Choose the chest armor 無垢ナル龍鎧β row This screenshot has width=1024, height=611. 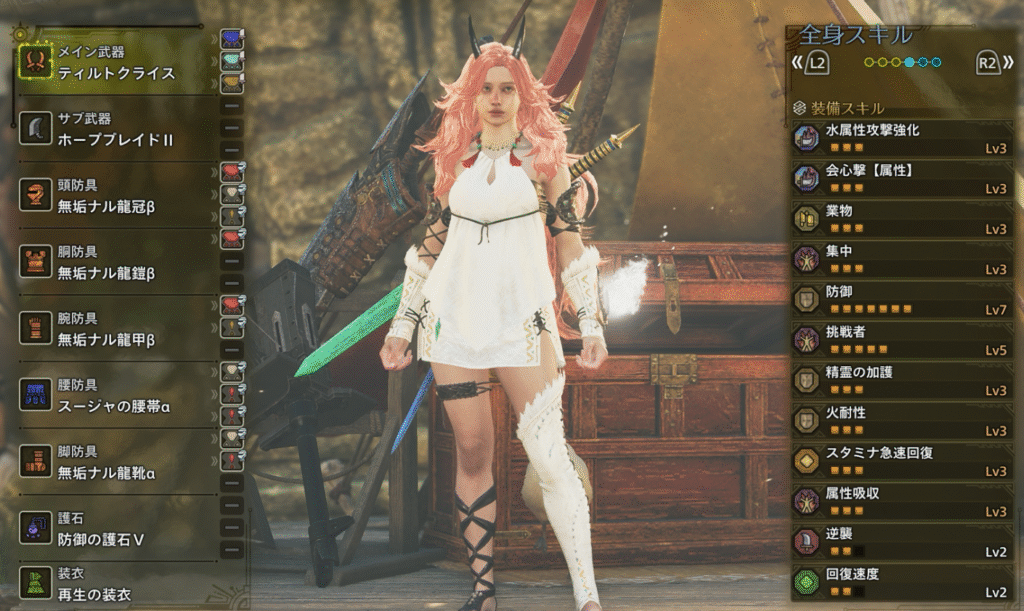coord(116,262)
